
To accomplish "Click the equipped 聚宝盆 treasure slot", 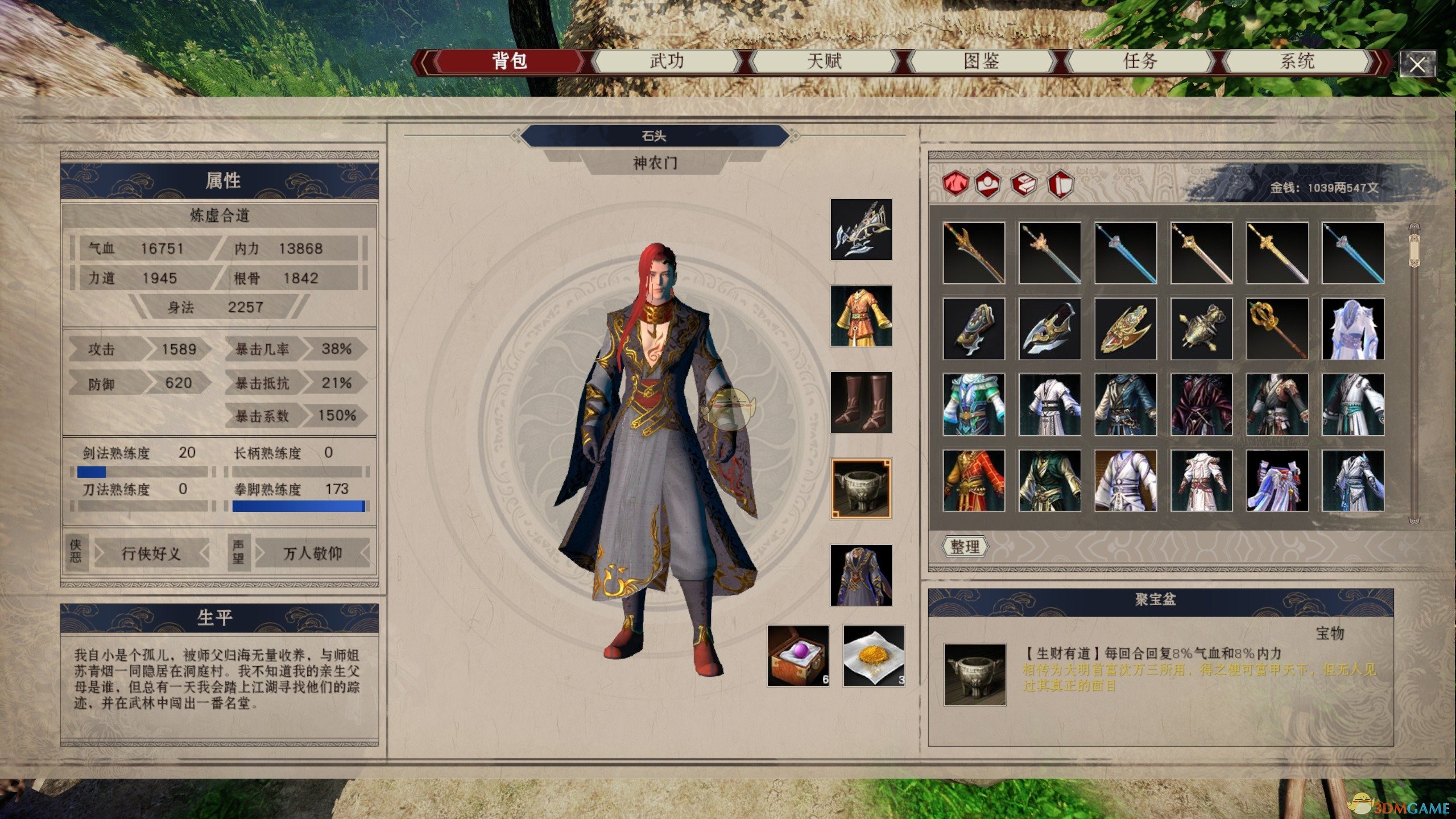I will point(861,489).
